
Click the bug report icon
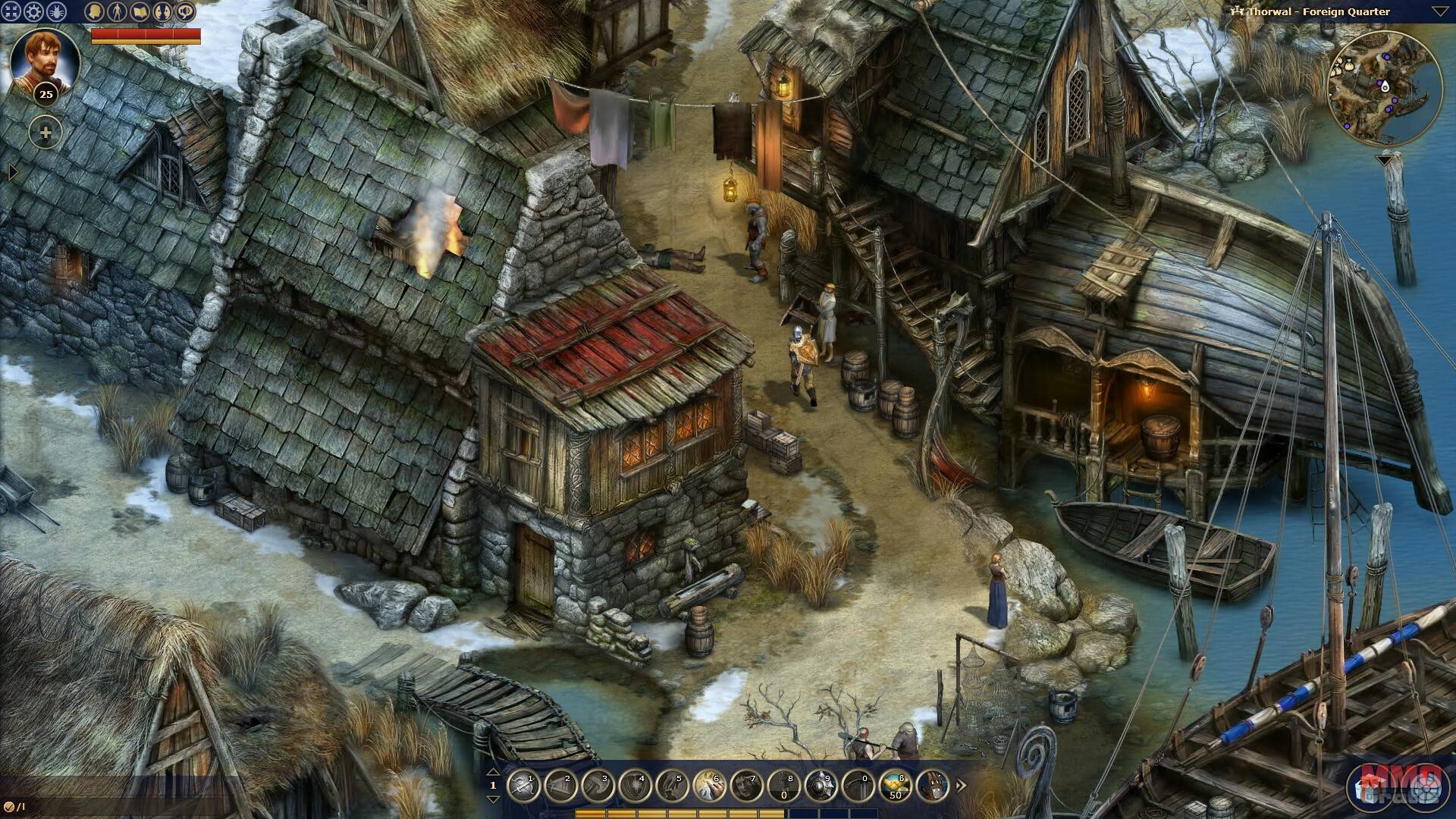coord(56,11)
